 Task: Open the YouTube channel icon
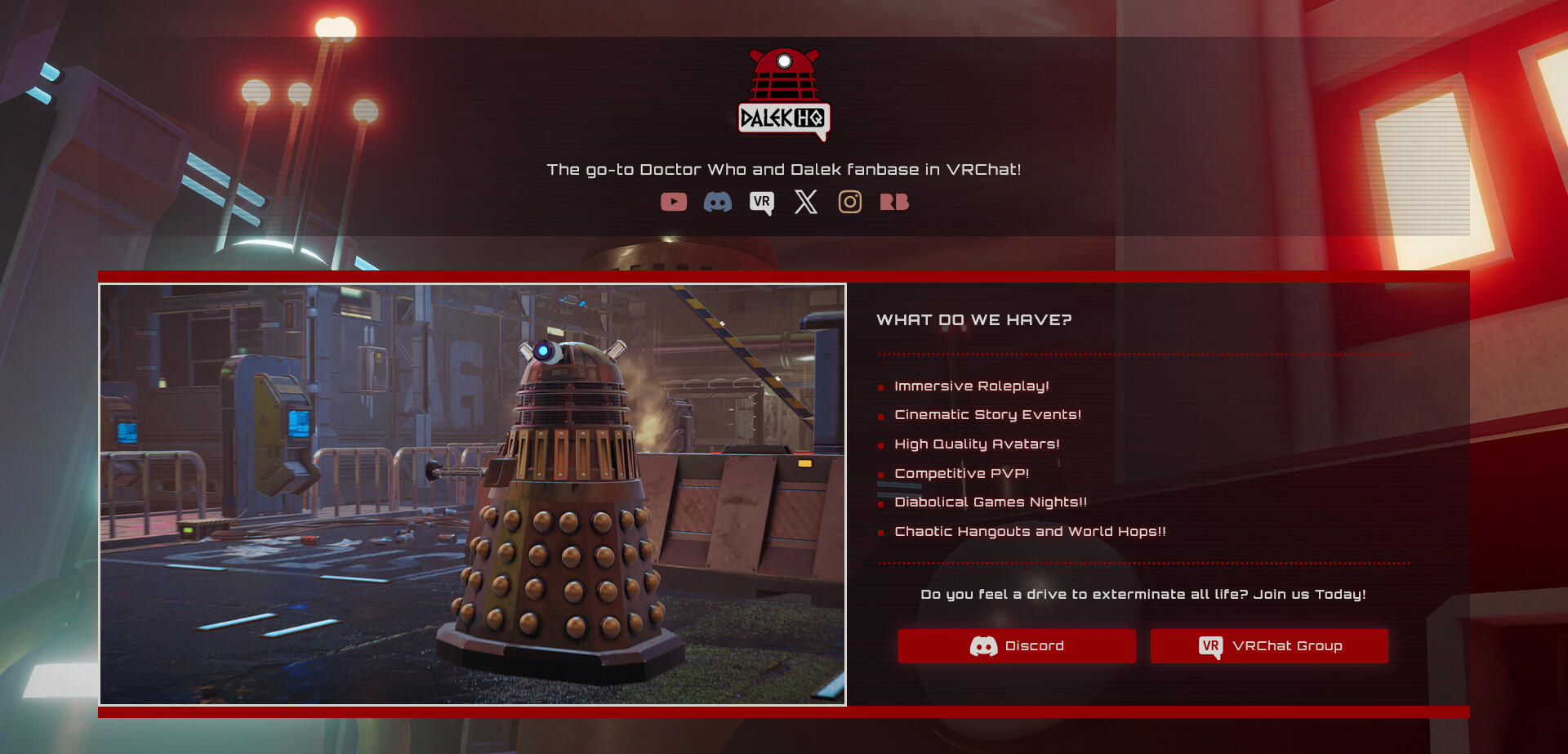(x=674, y=202)
